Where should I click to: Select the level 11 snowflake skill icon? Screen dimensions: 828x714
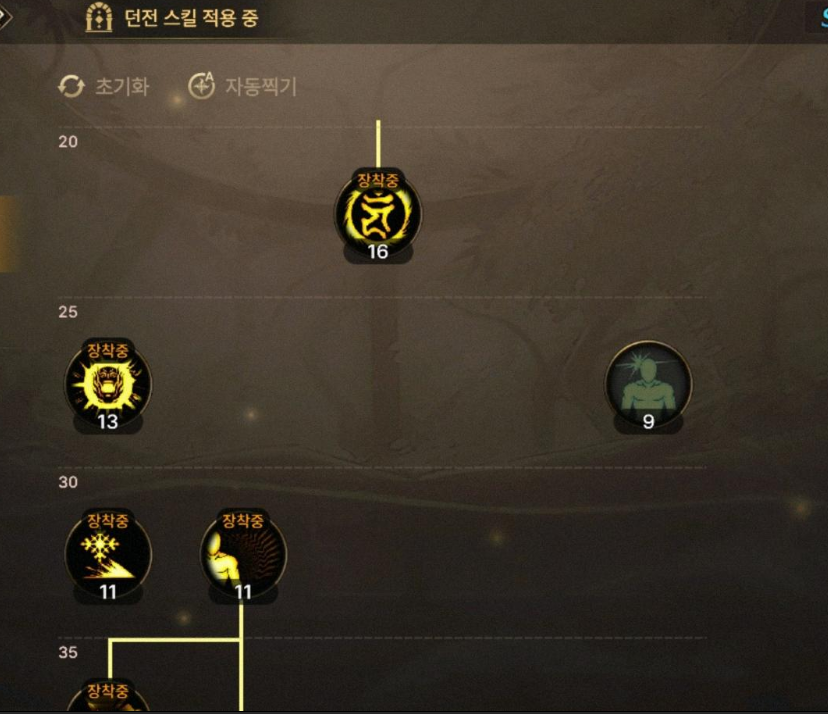(108, 554)
